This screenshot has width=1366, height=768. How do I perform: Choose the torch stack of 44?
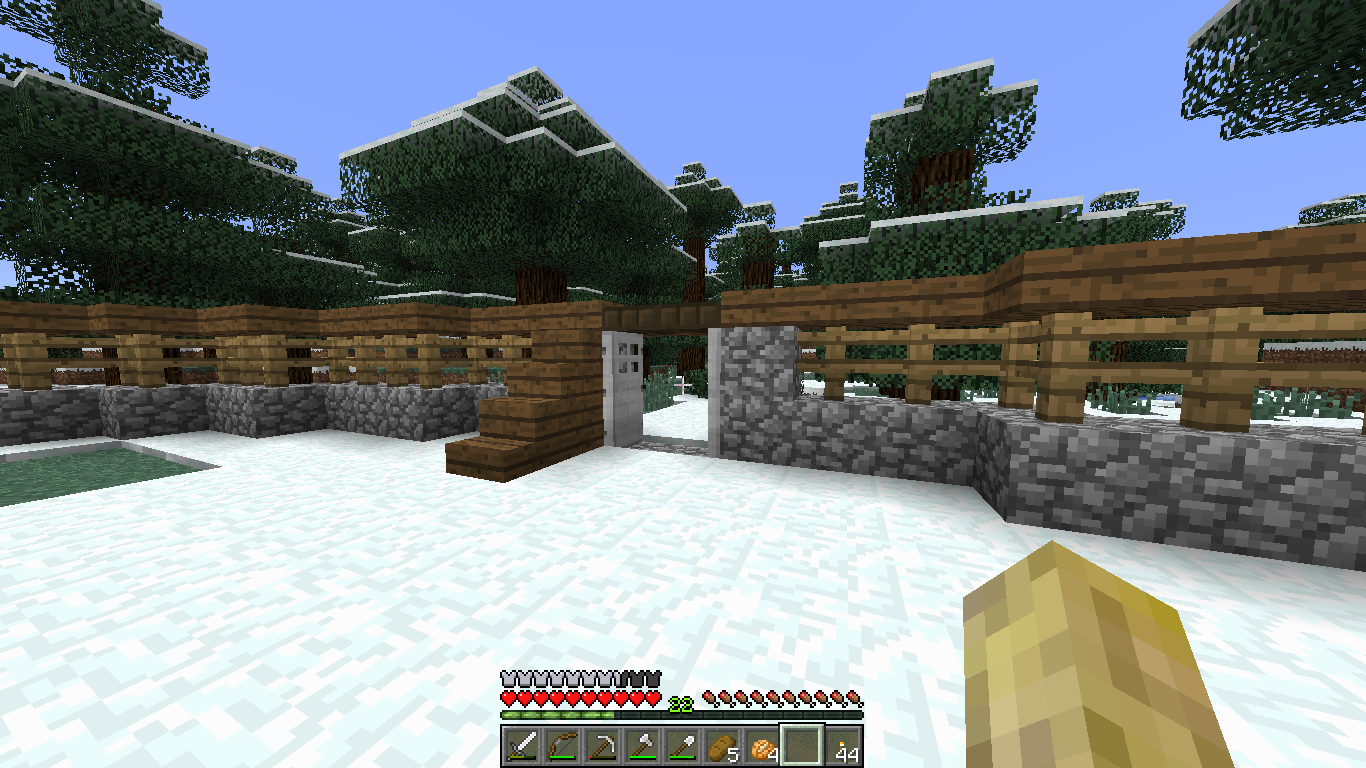coord(843,746)
